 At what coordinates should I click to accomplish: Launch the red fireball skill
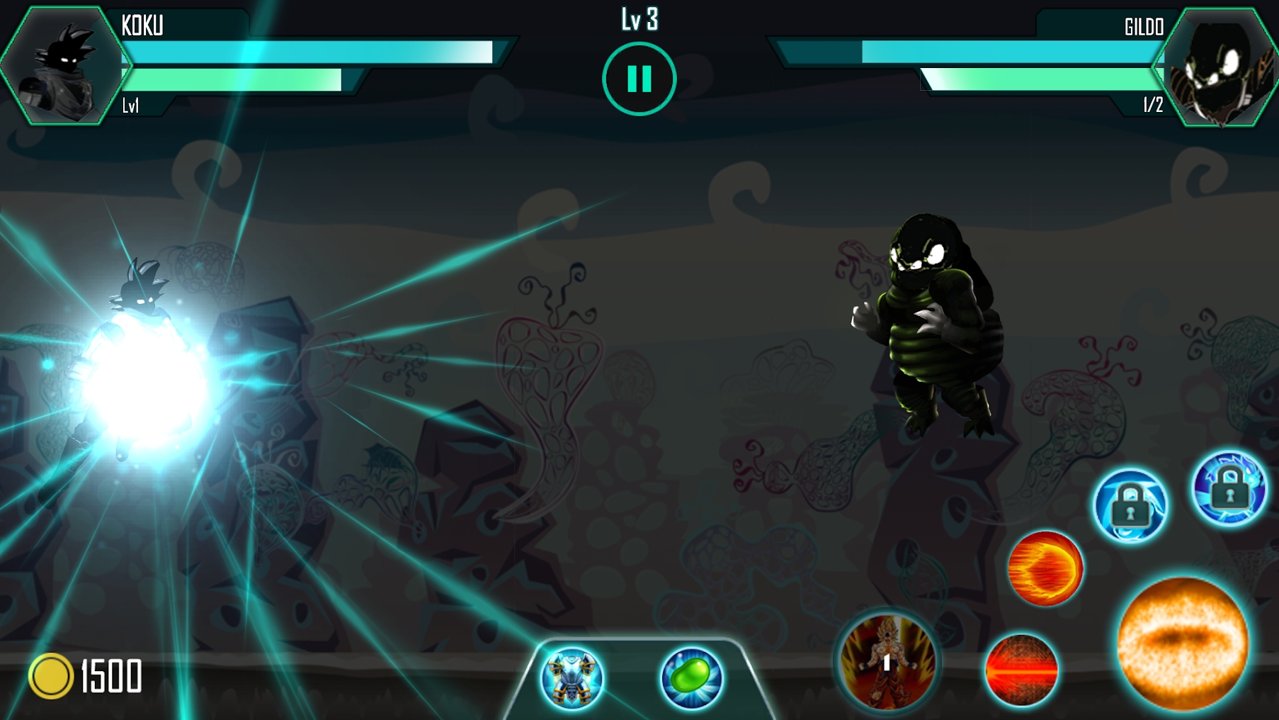coord(1045,568)
